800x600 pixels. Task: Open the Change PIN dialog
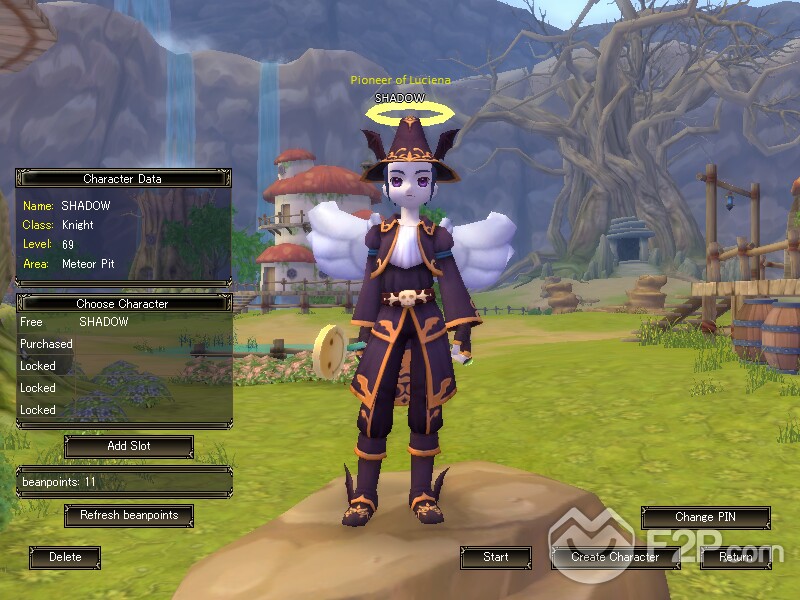705,517
